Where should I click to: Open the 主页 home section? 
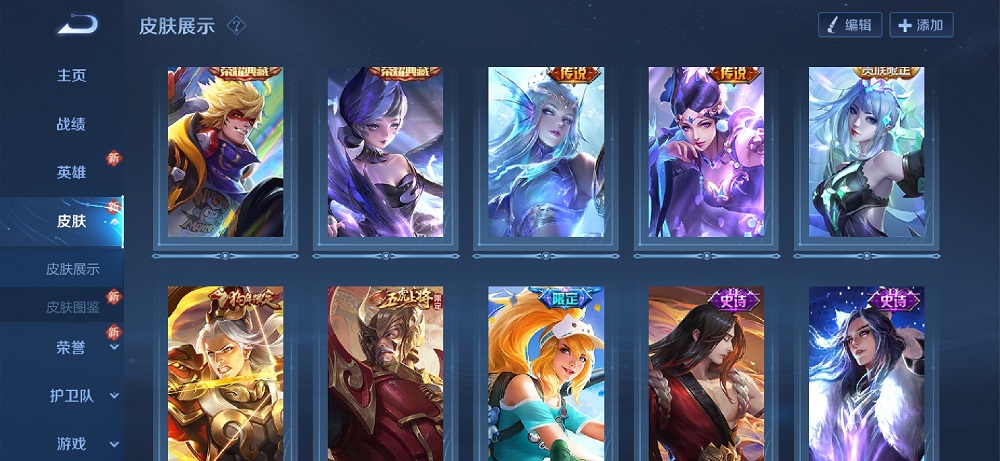71,76
